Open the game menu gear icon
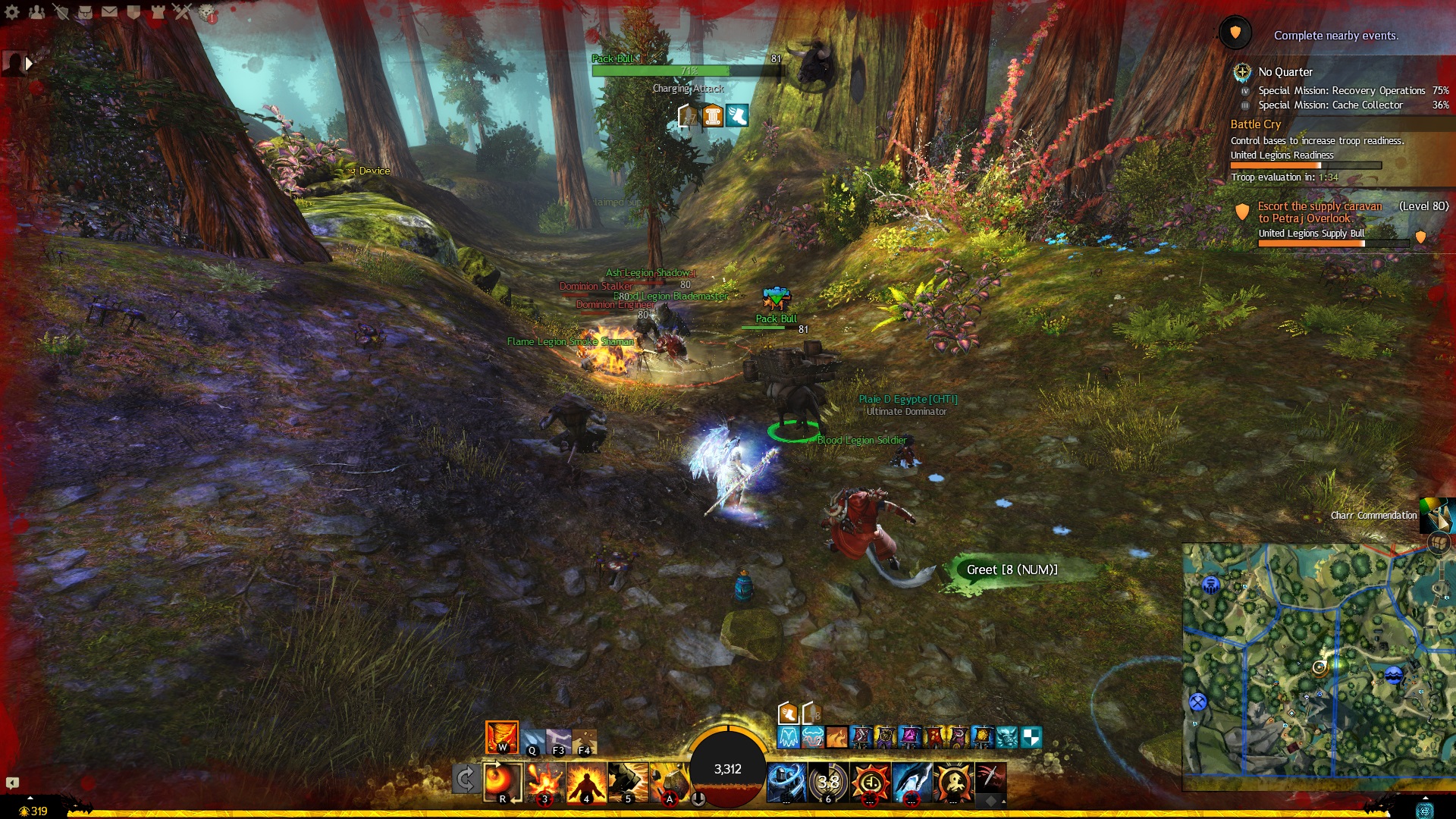Viewport: 1456px width, 819px height. pyautogui.click(x=12, y=11)
